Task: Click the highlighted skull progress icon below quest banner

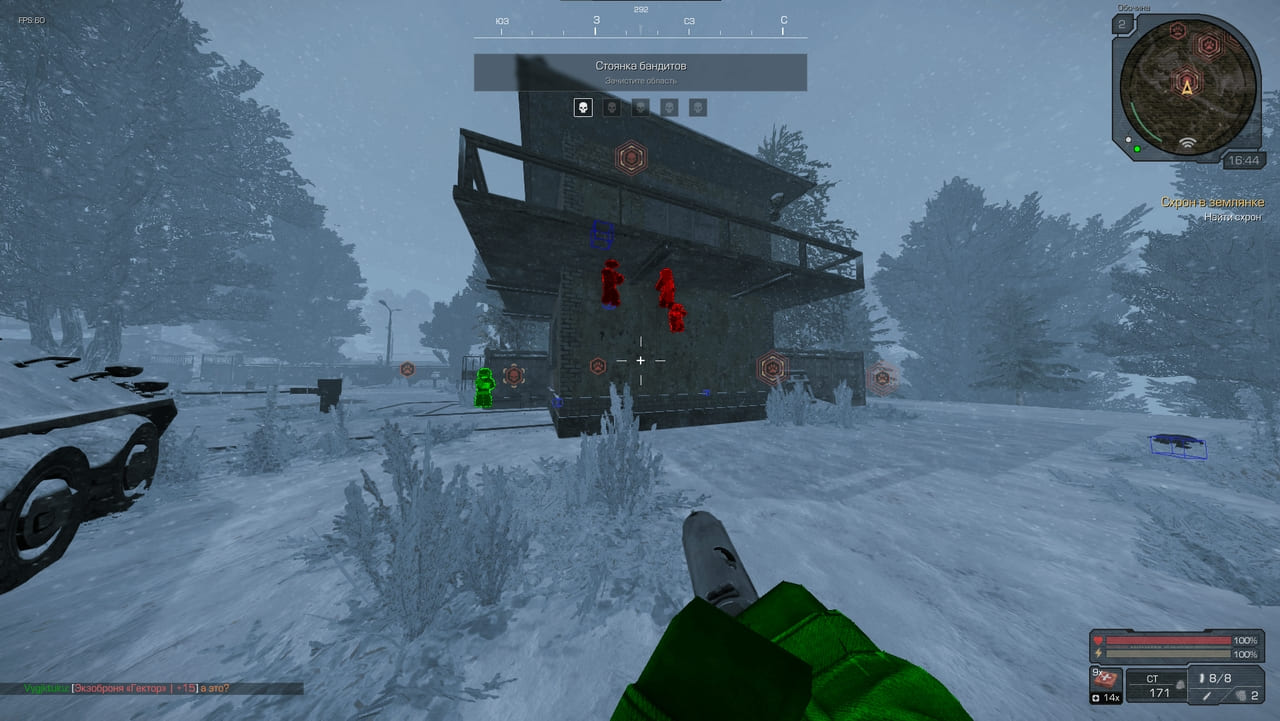Action: pyautogui.click(x=583, y=107)
